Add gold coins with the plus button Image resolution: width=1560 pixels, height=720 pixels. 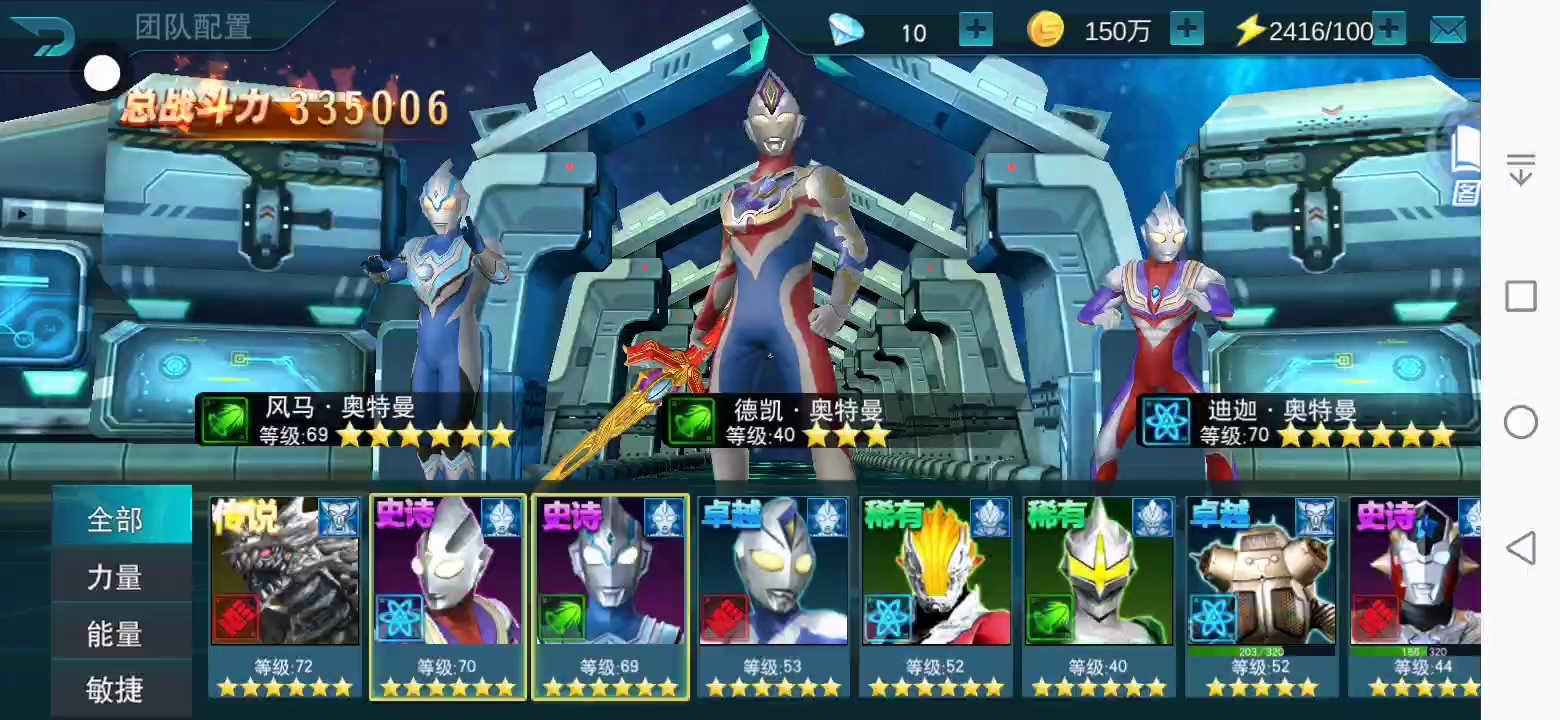click(1186, 30)
